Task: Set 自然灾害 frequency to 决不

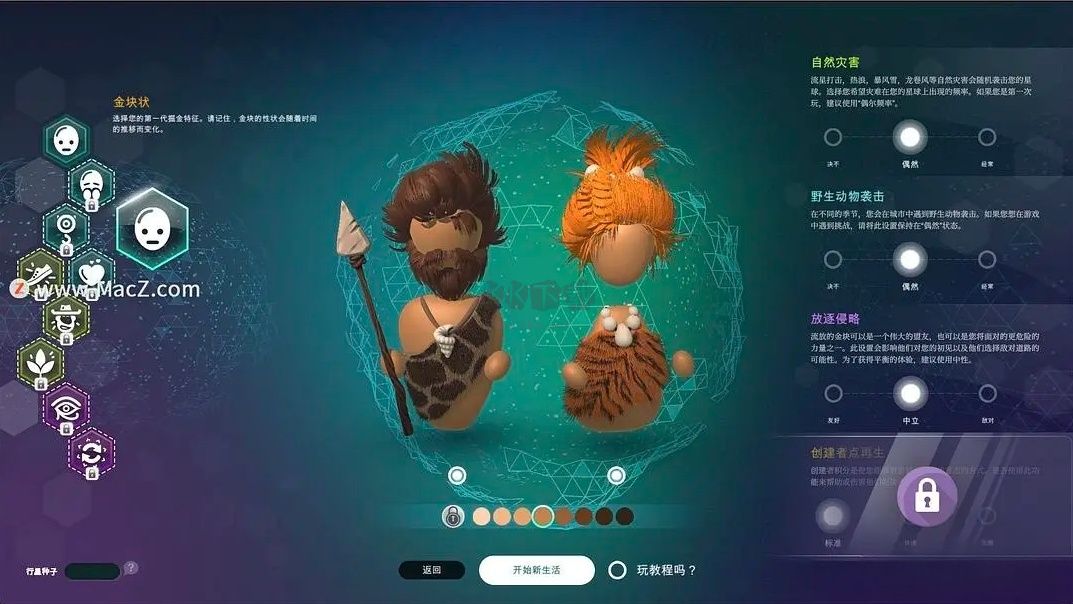Action: 833,137
